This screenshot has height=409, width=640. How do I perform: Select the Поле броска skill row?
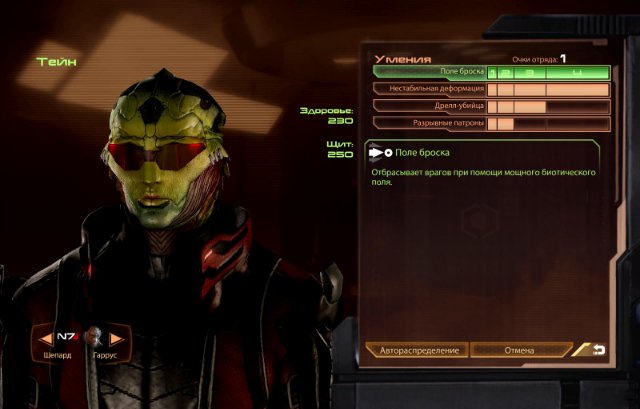pyautogui.click(x=430, y=72)
